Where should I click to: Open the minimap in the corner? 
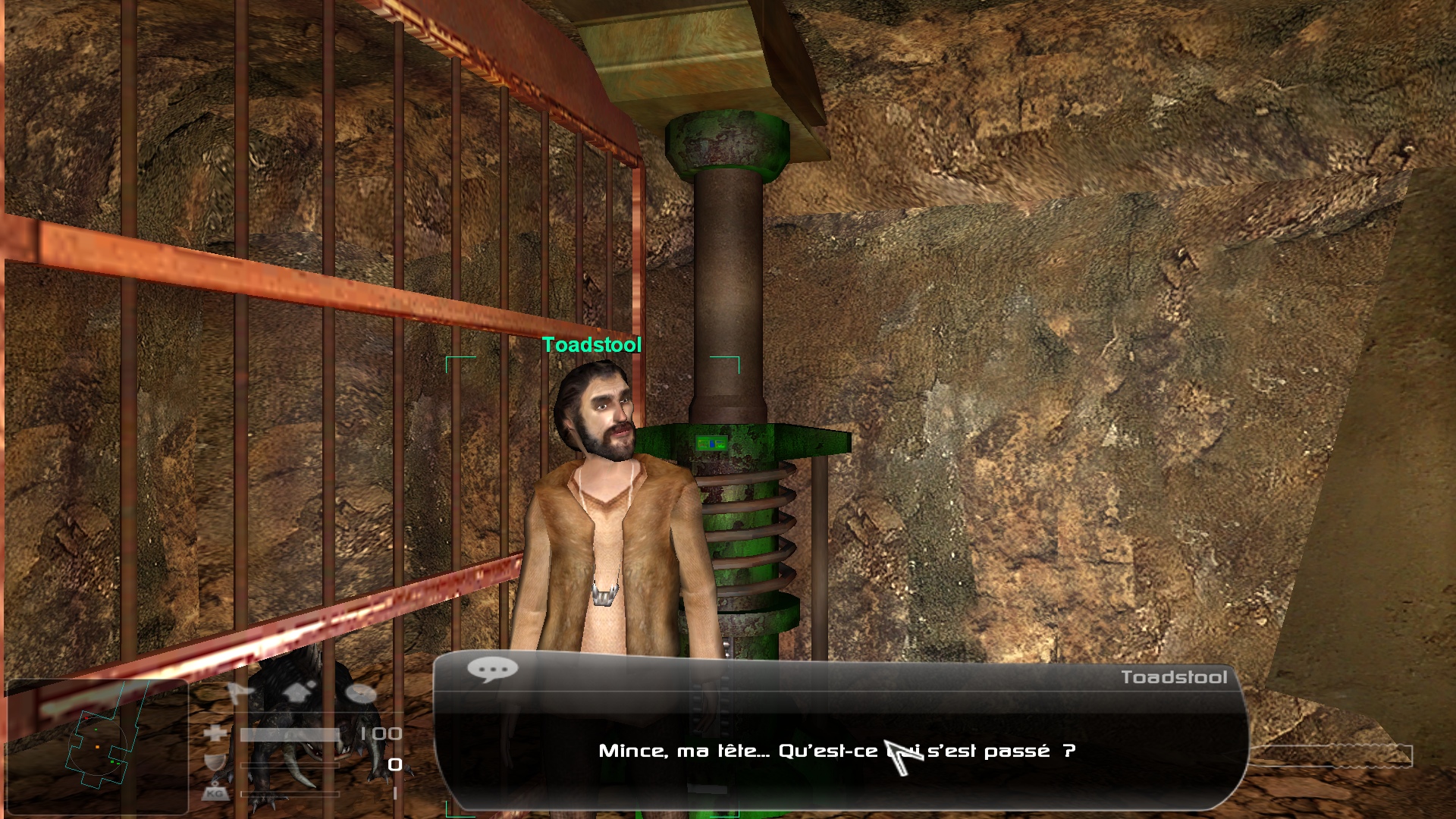tap(97, 747)
